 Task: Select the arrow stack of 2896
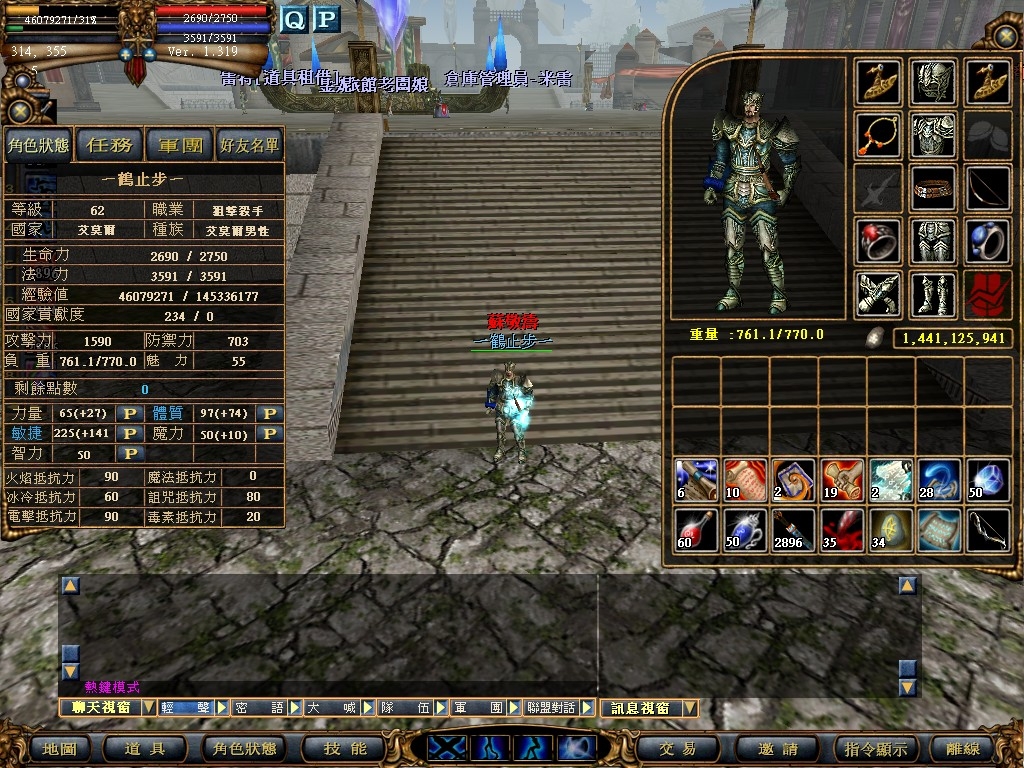click(791, 529)
